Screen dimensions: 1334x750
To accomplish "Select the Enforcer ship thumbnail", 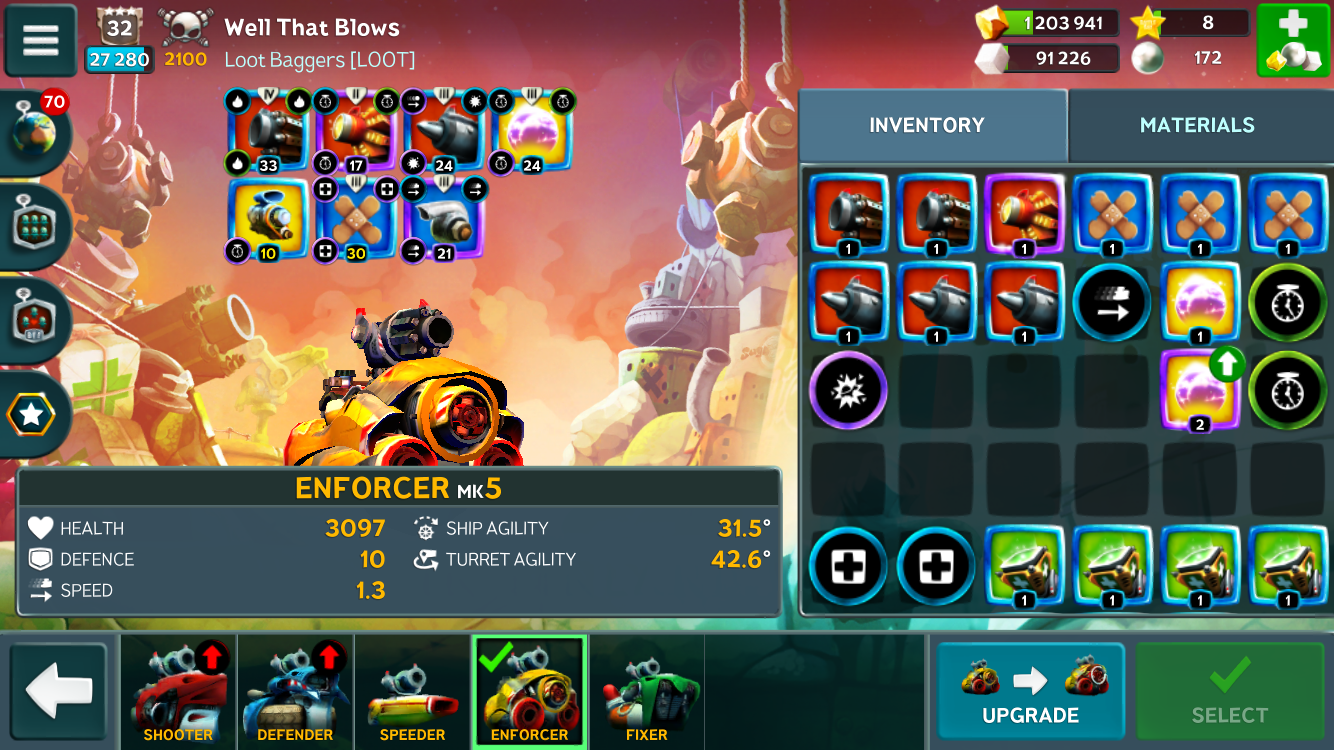I will [529, 692].
